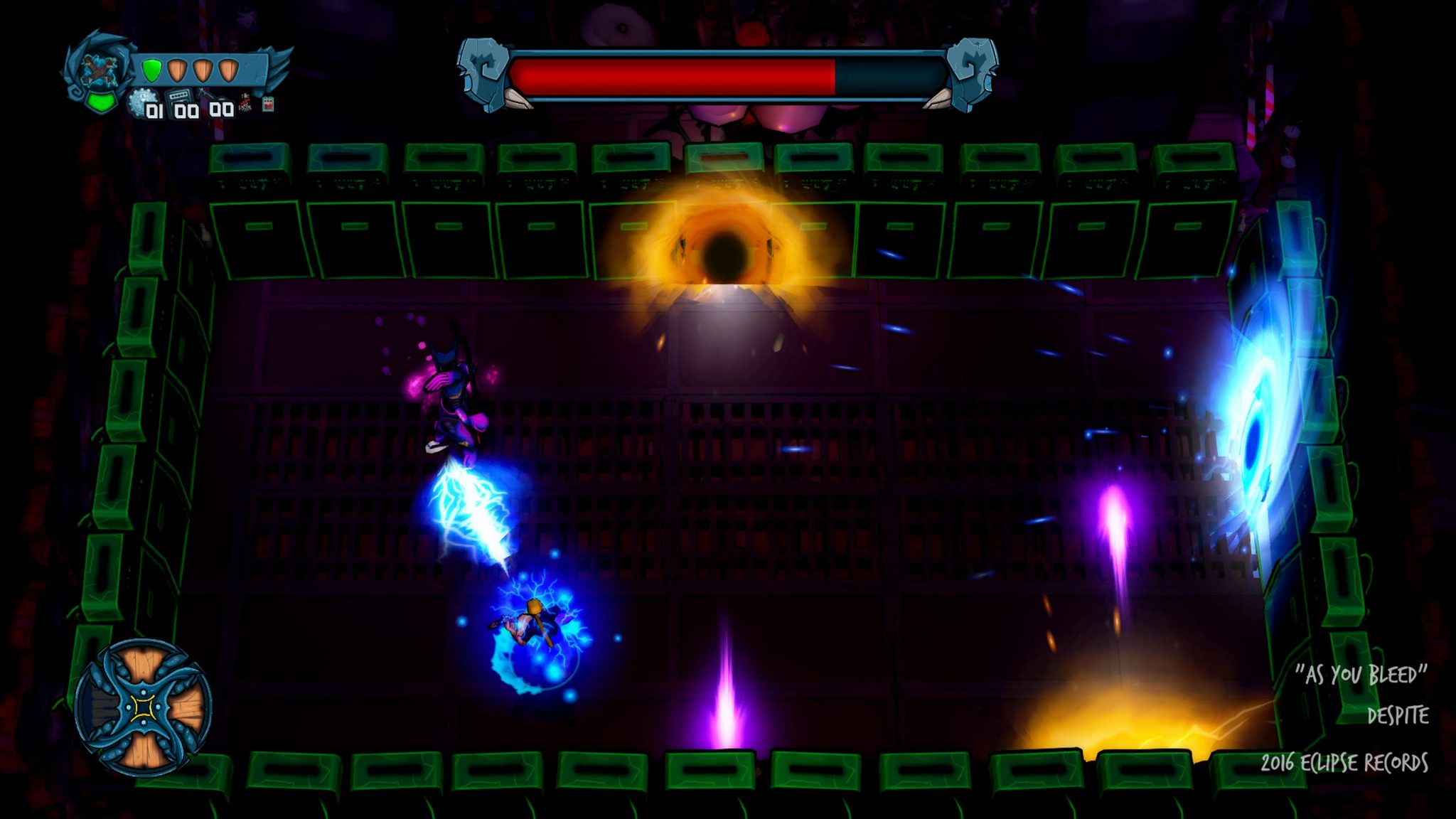Select the crossed-weapons player emblem
The height and width of the screenshot is (819, 1456).
[98, 69]
